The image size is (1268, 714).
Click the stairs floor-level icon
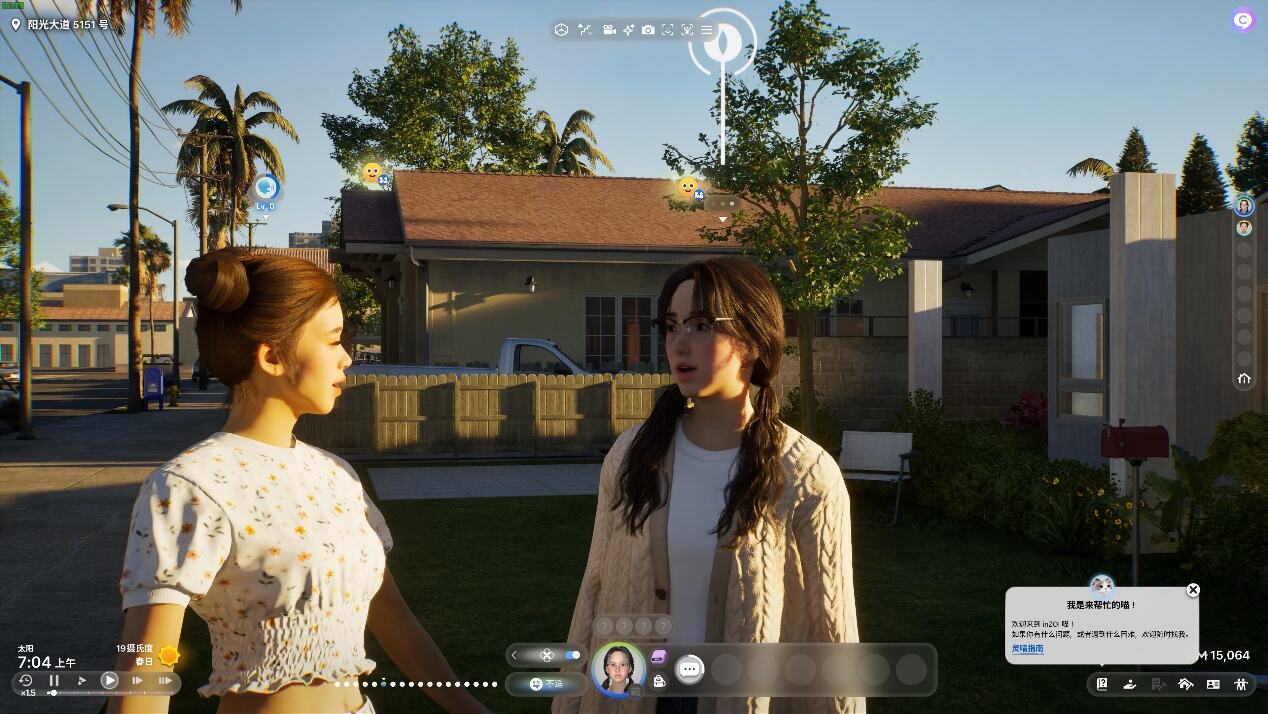586,30
